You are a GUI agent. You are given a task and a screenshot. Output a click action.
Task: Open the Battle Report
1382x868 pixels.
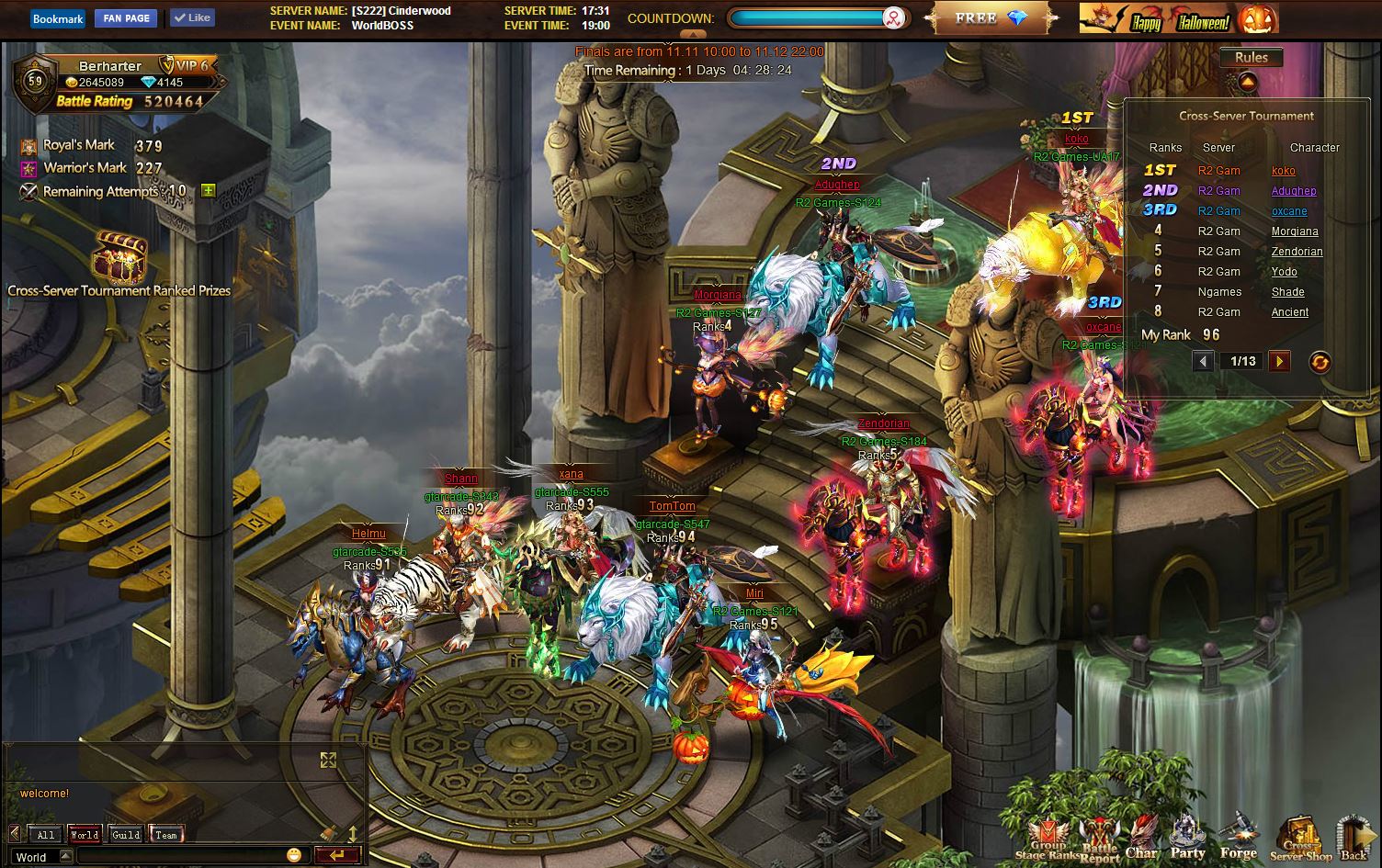[1099, 838]
